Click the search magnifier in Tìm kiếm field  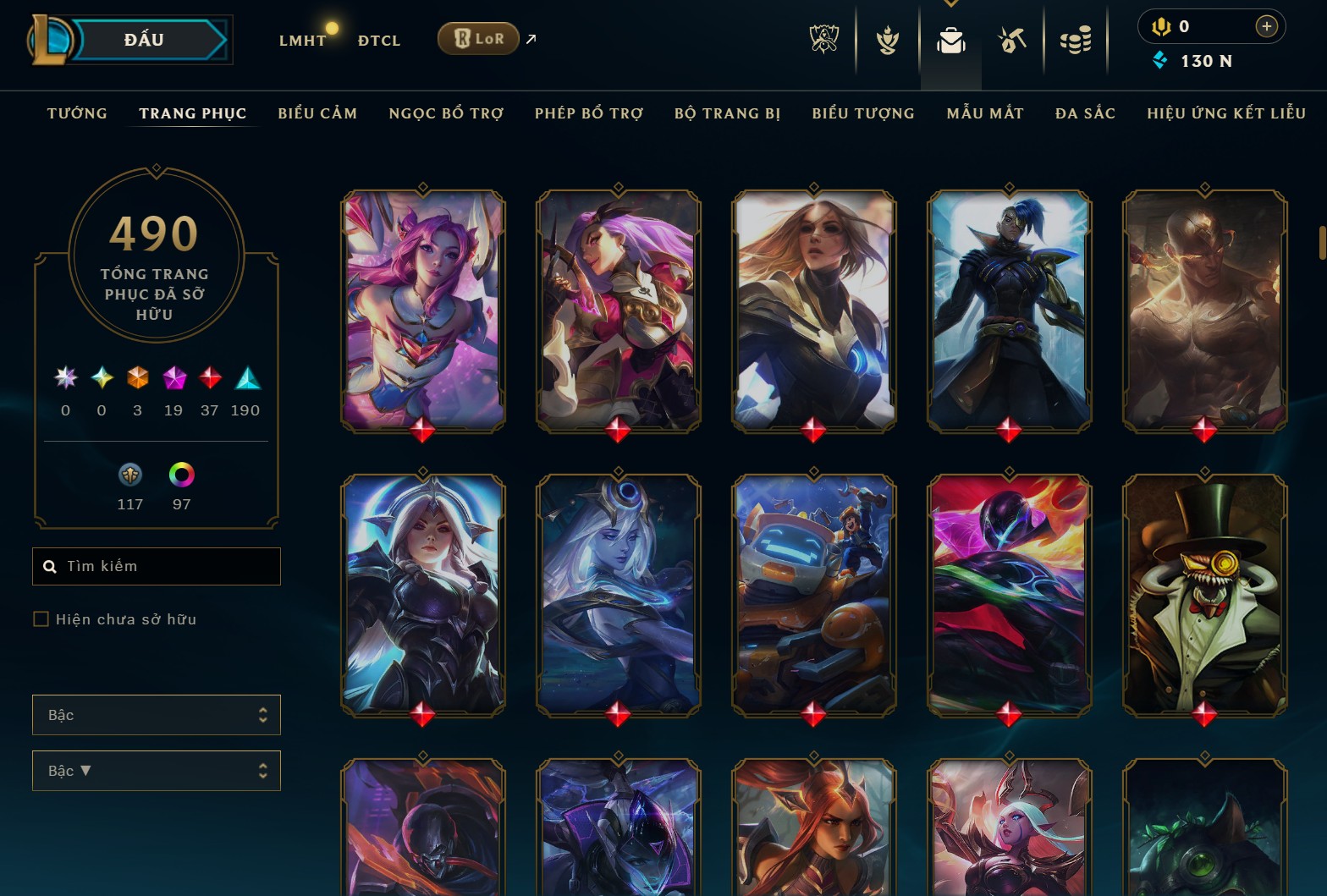(x=49, y=566)
